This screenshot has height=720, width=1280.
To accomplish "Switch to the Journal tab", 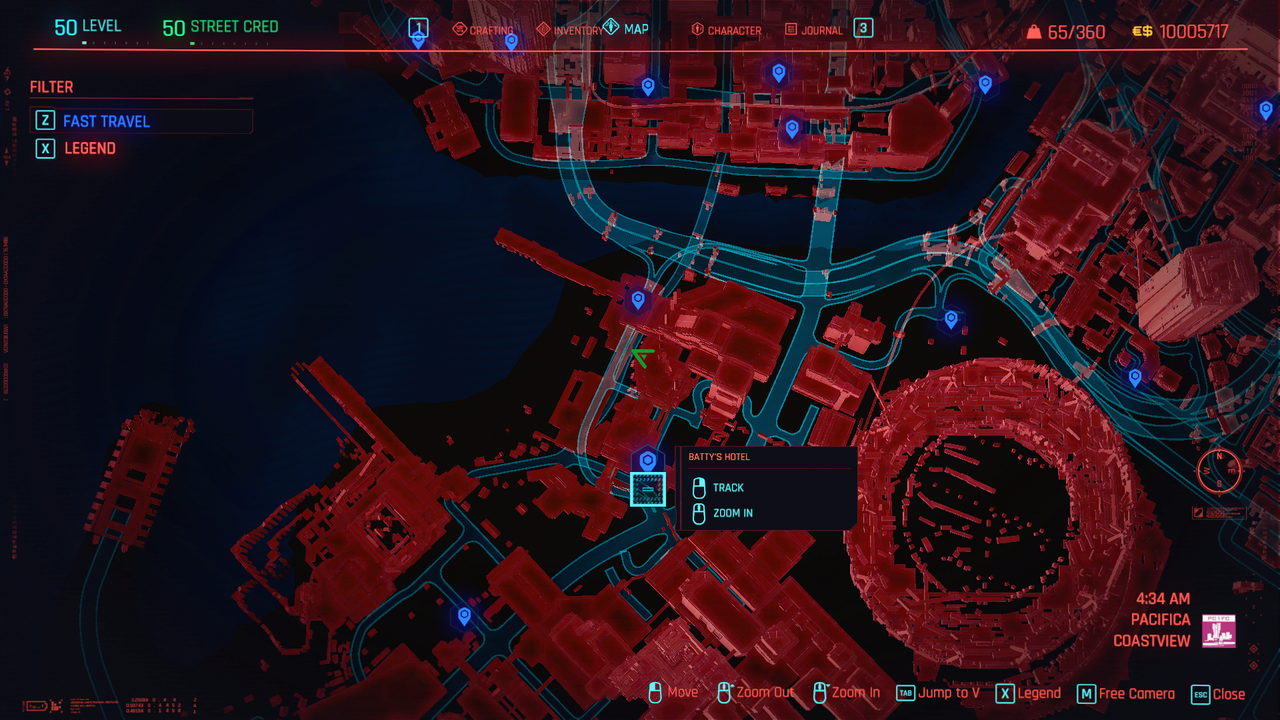I will point(814,31).
